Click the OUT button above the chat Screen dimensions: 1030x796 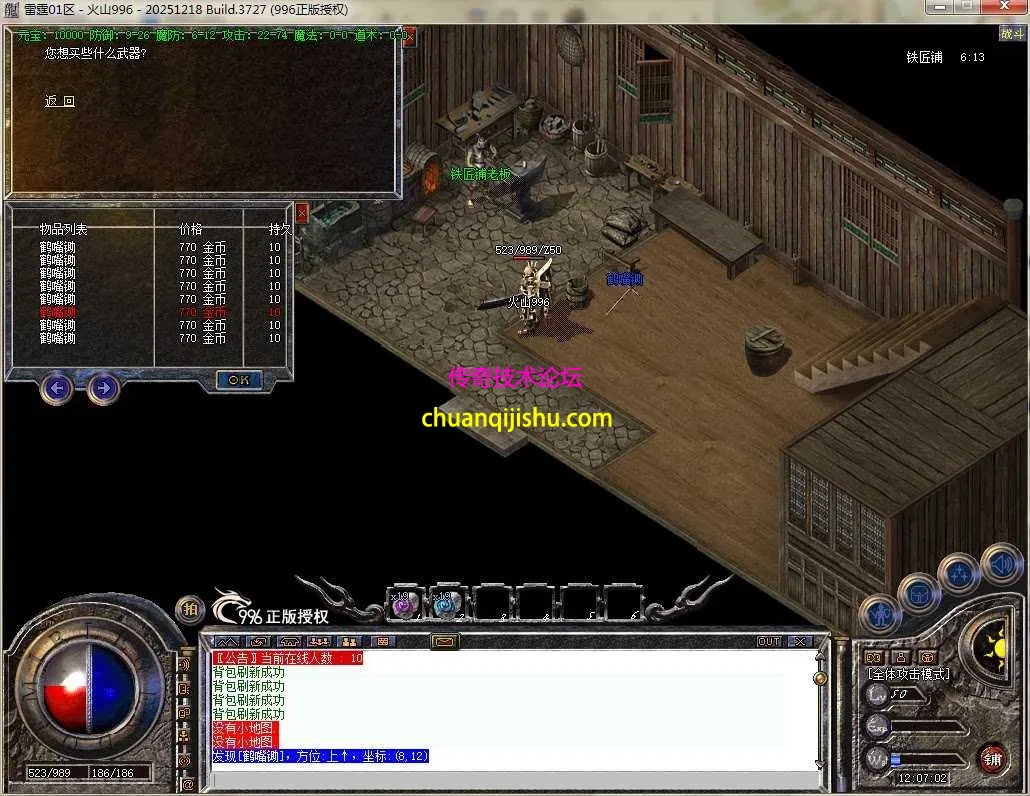tap(768, 641)
